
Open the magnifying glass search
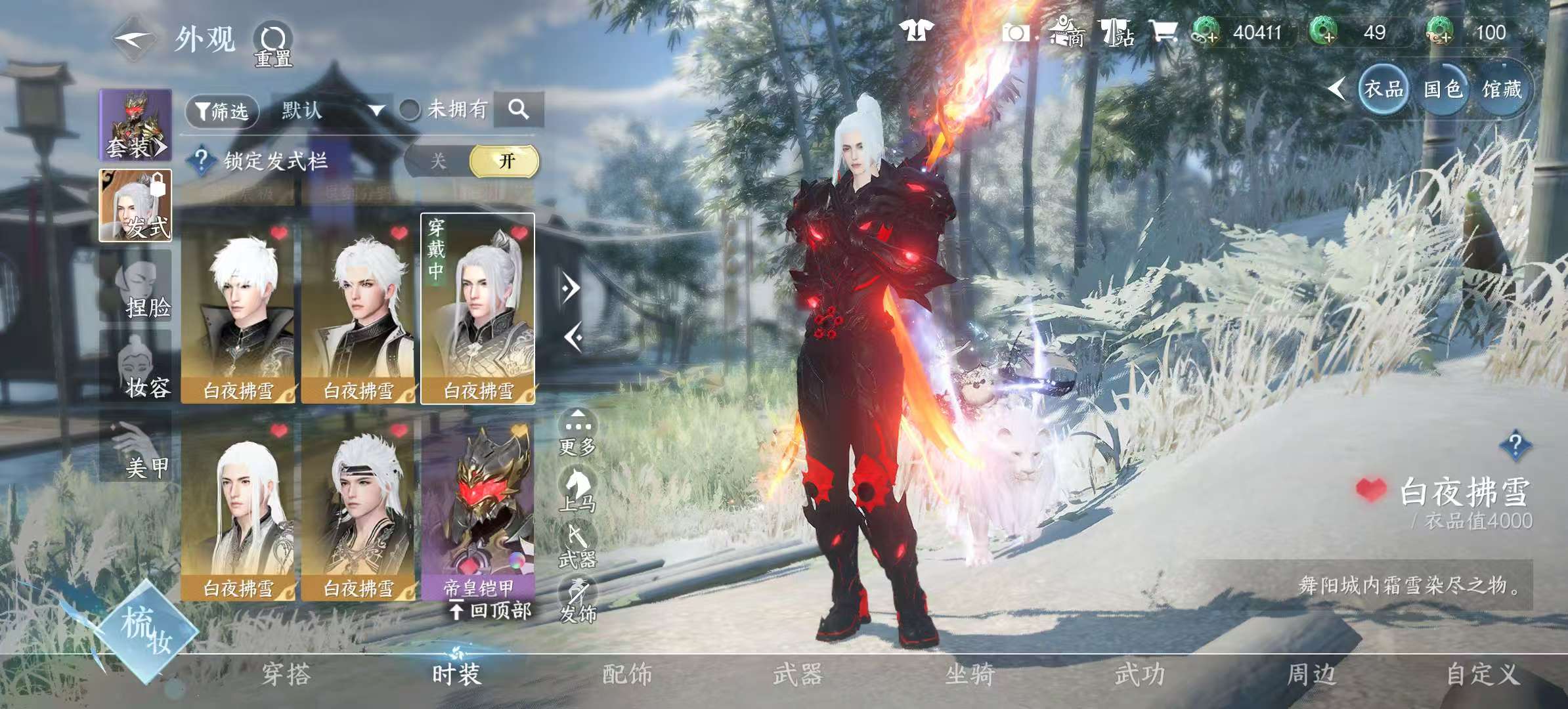pos(518,109)
